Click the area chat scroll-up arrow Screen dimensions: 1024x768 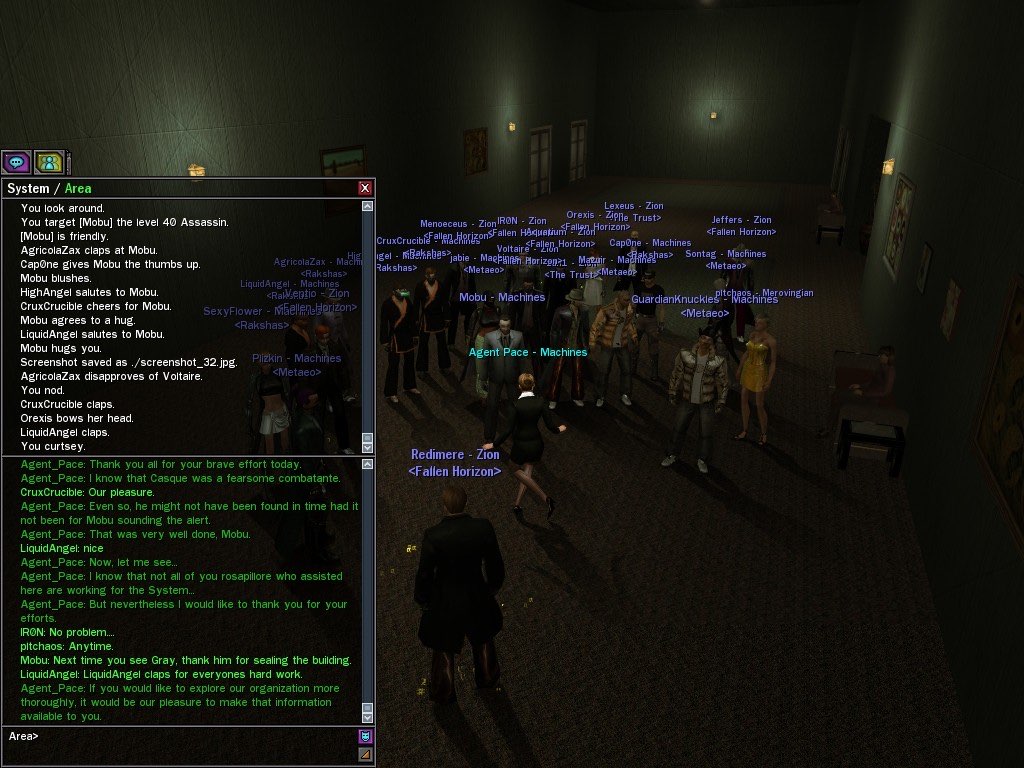coord(367,464)
